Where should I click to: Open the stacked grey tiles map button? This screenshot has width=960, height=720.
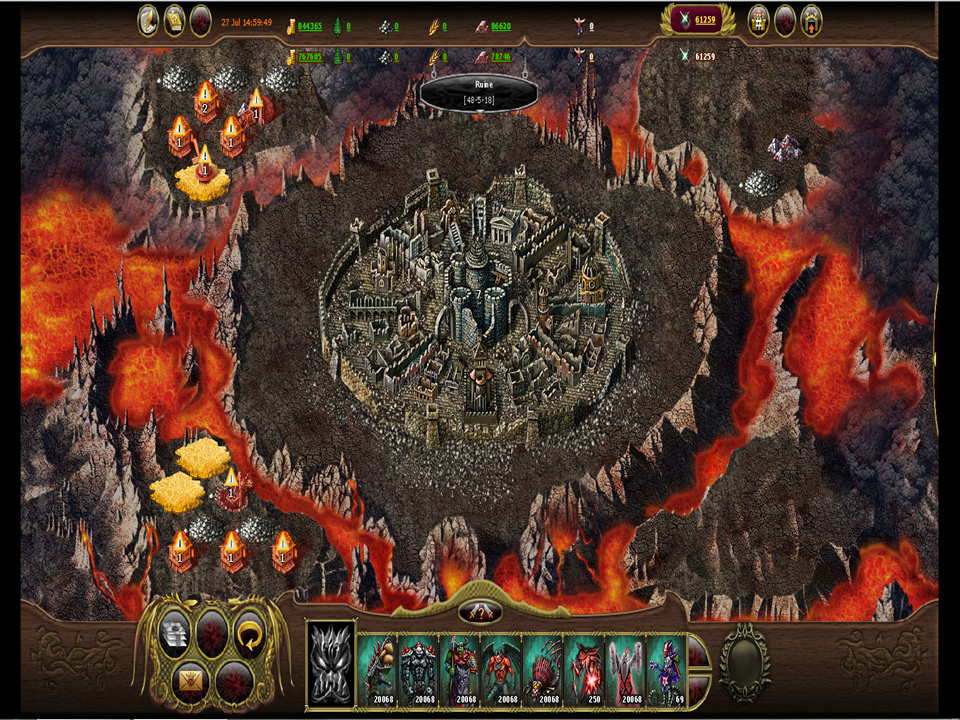click(x=176, y=633)
